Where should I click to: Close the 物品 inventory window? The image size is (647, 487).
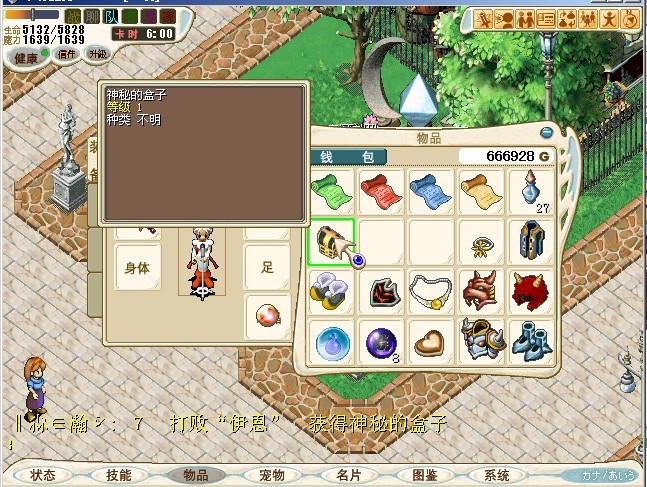tap(546, 132)
